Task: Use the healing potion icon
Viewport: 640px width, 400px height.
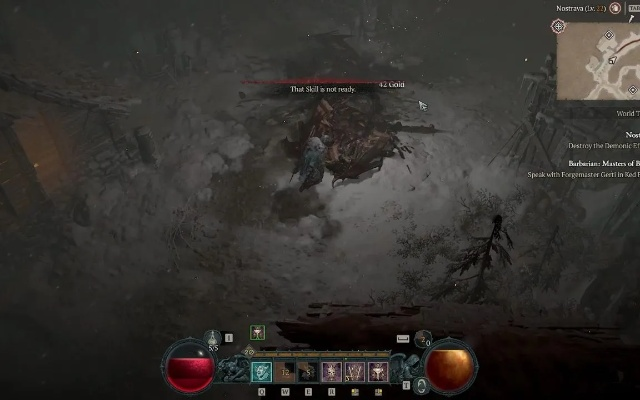Action: coord(212,339)
